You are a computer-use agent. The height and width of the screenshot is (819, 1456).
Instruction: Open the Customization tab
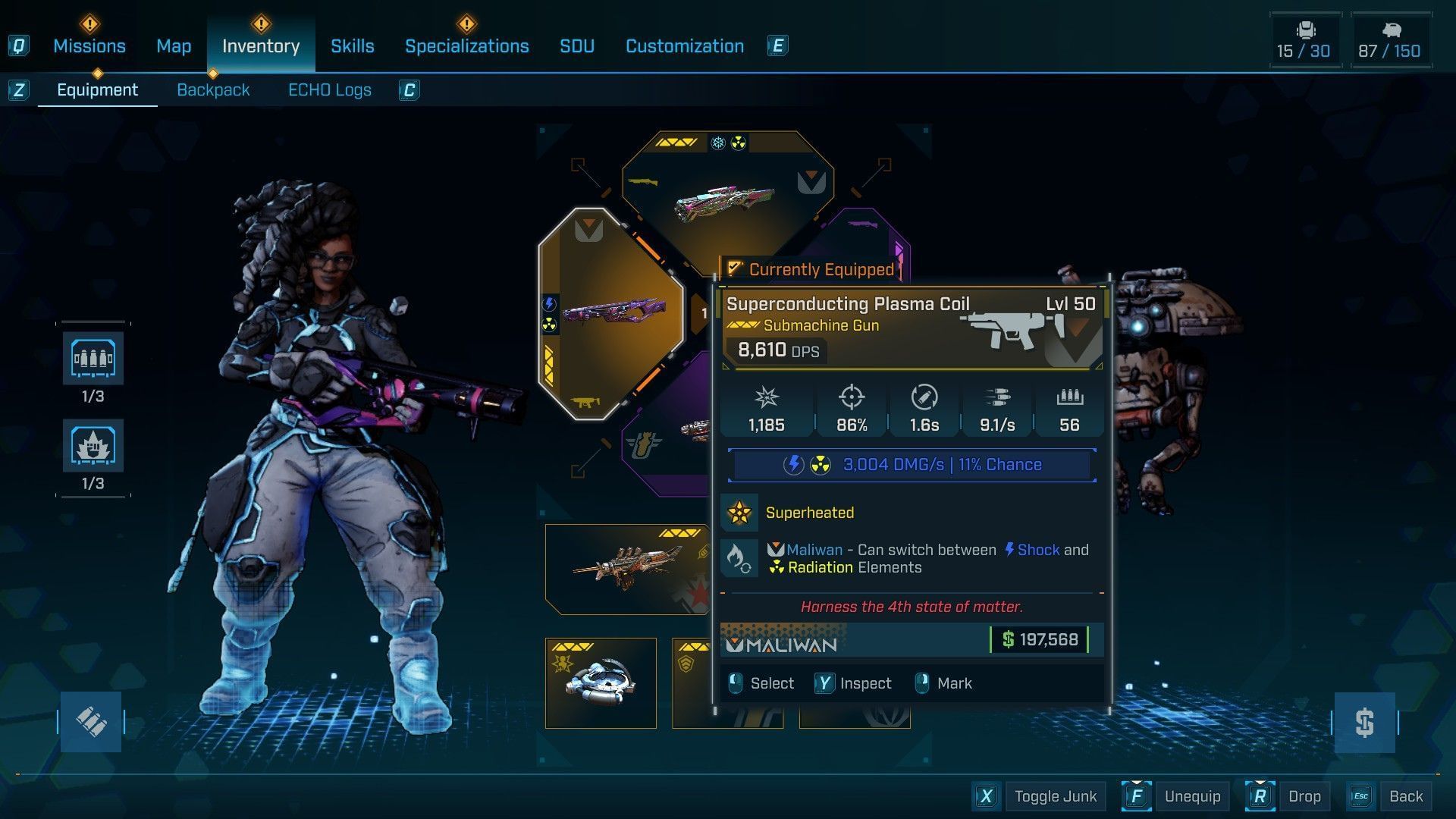(684, 46)
